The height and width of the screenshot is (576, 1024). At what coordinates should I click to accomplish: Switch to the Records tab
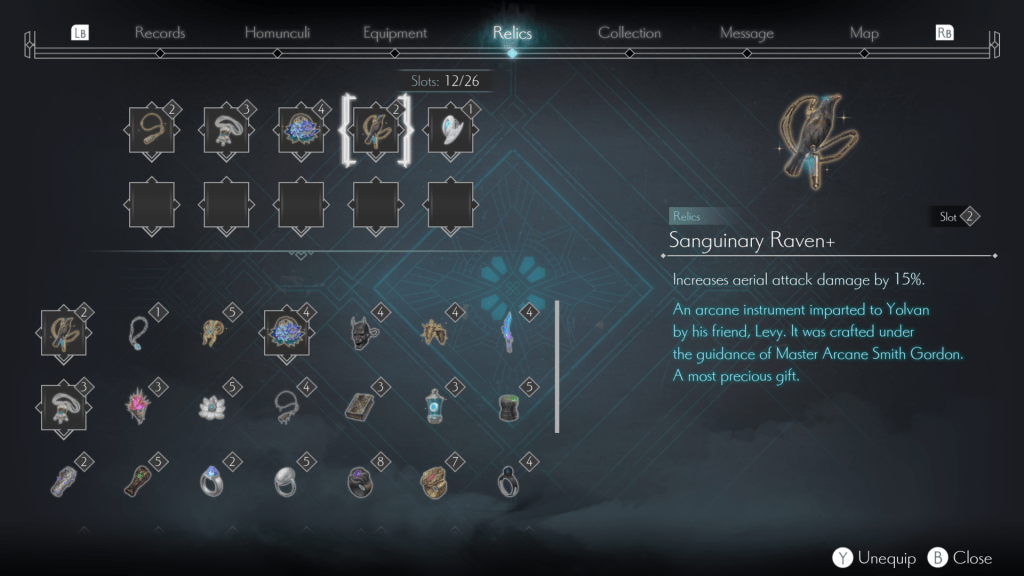click(160, 33)
